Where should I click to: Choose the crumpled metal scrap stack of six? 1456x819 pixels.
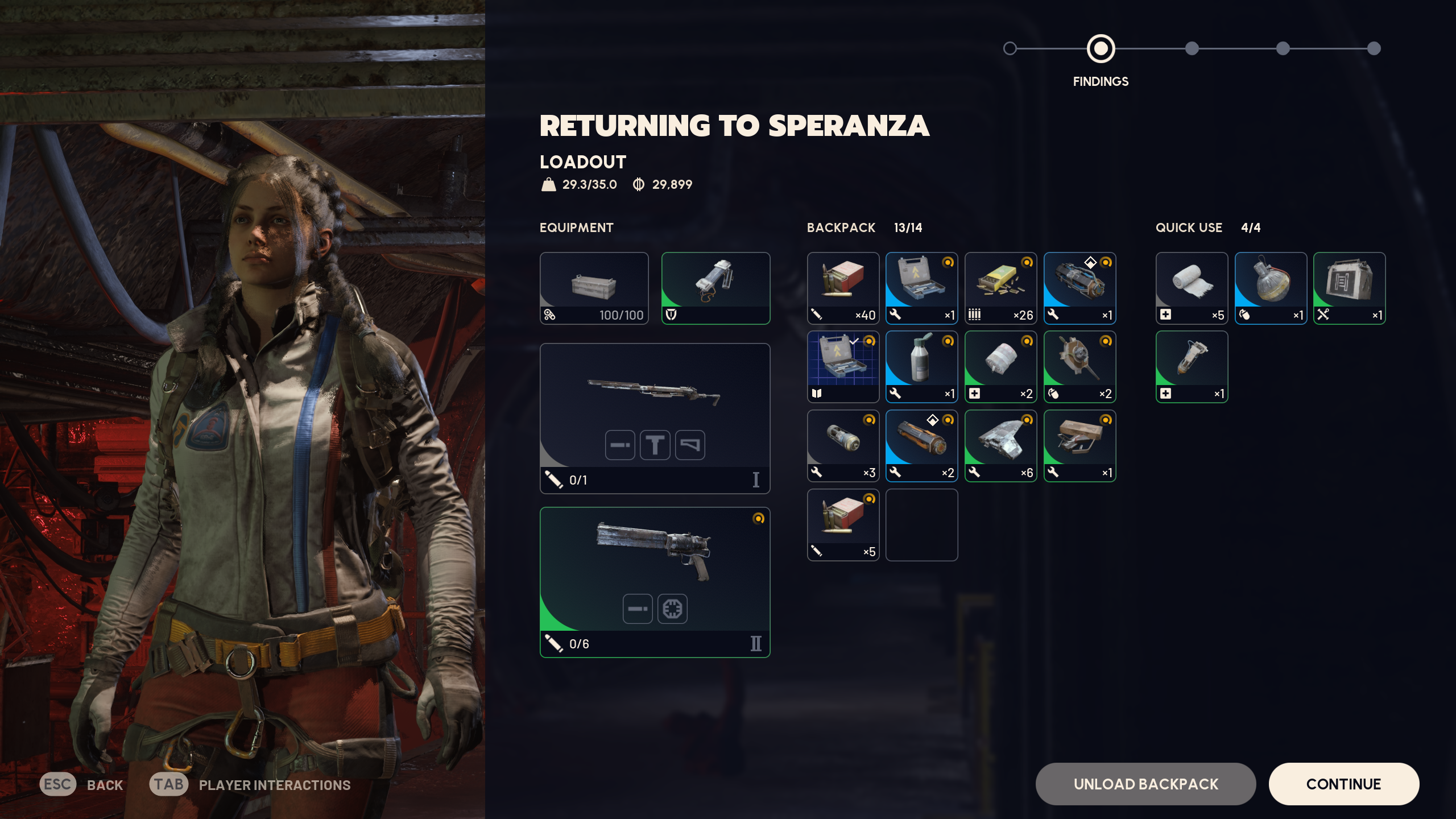pyautogui.click(x=1000, y=446)
